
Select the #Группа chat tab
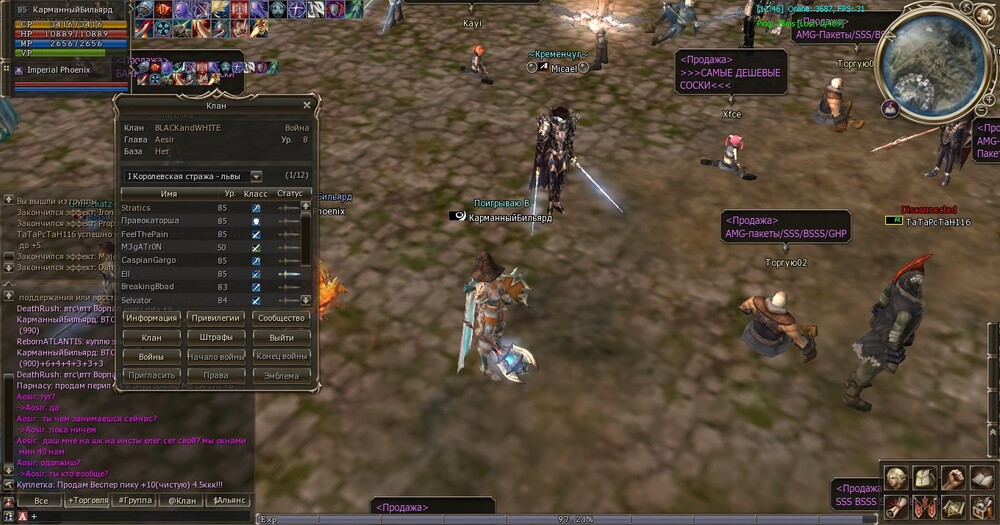coord(135,500)
